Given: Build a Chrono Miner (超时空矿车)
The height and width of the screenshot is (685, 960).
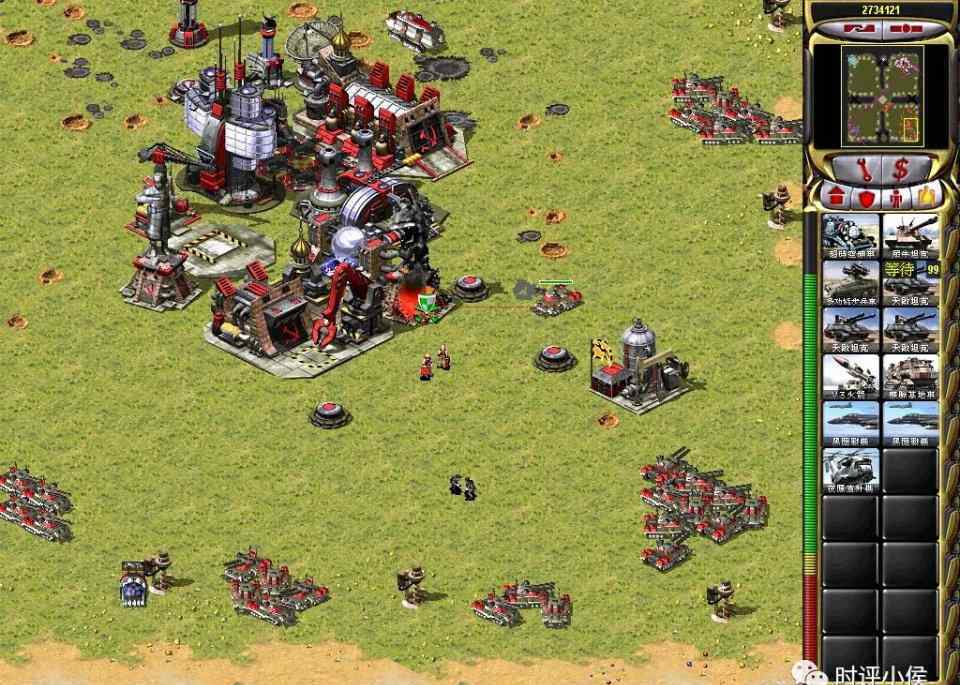Looking at the screenshot, I should tap(851, 236).
